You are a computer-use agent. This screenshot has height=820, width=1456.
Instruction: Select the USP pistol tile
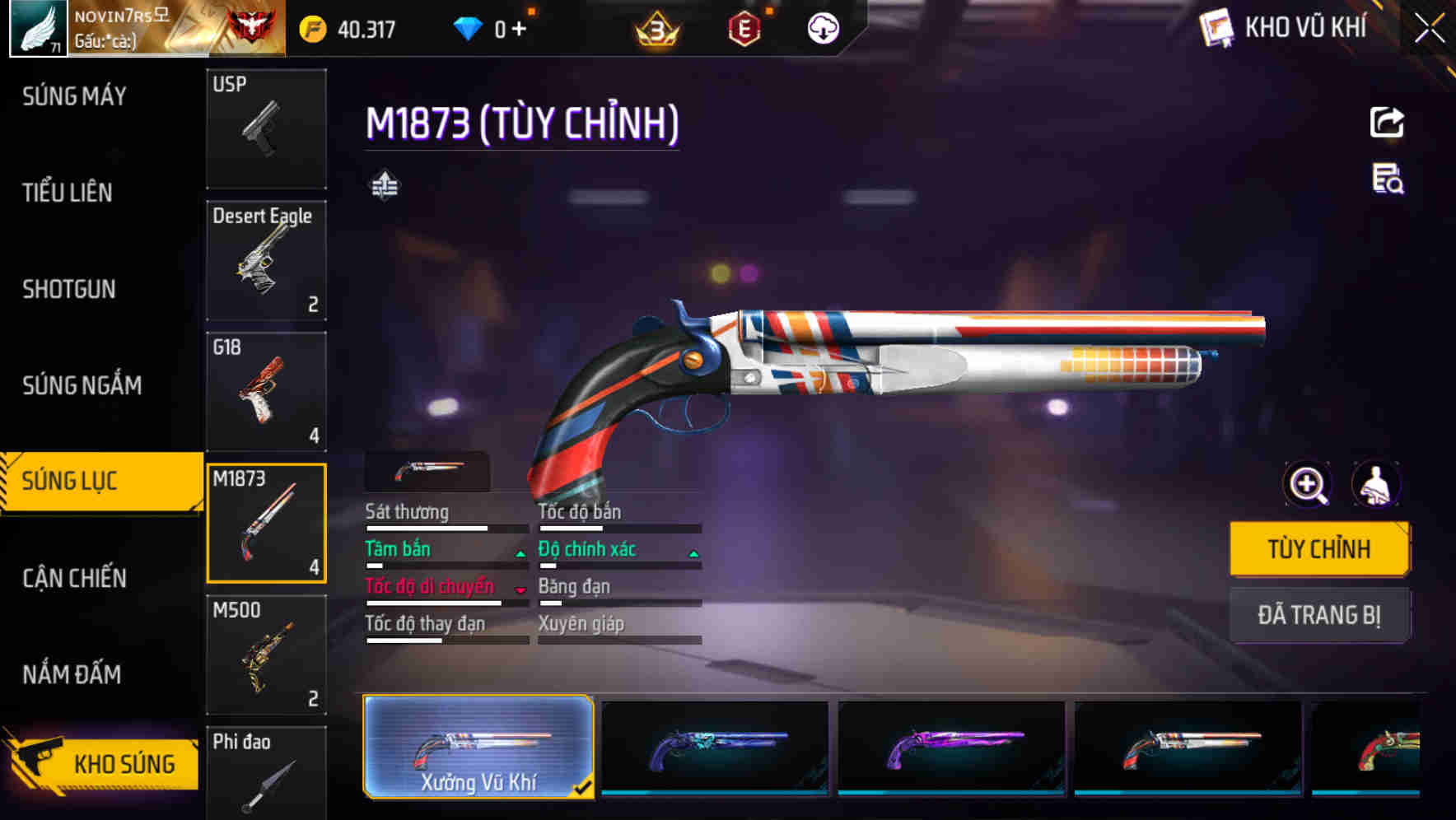pos(266,129)
